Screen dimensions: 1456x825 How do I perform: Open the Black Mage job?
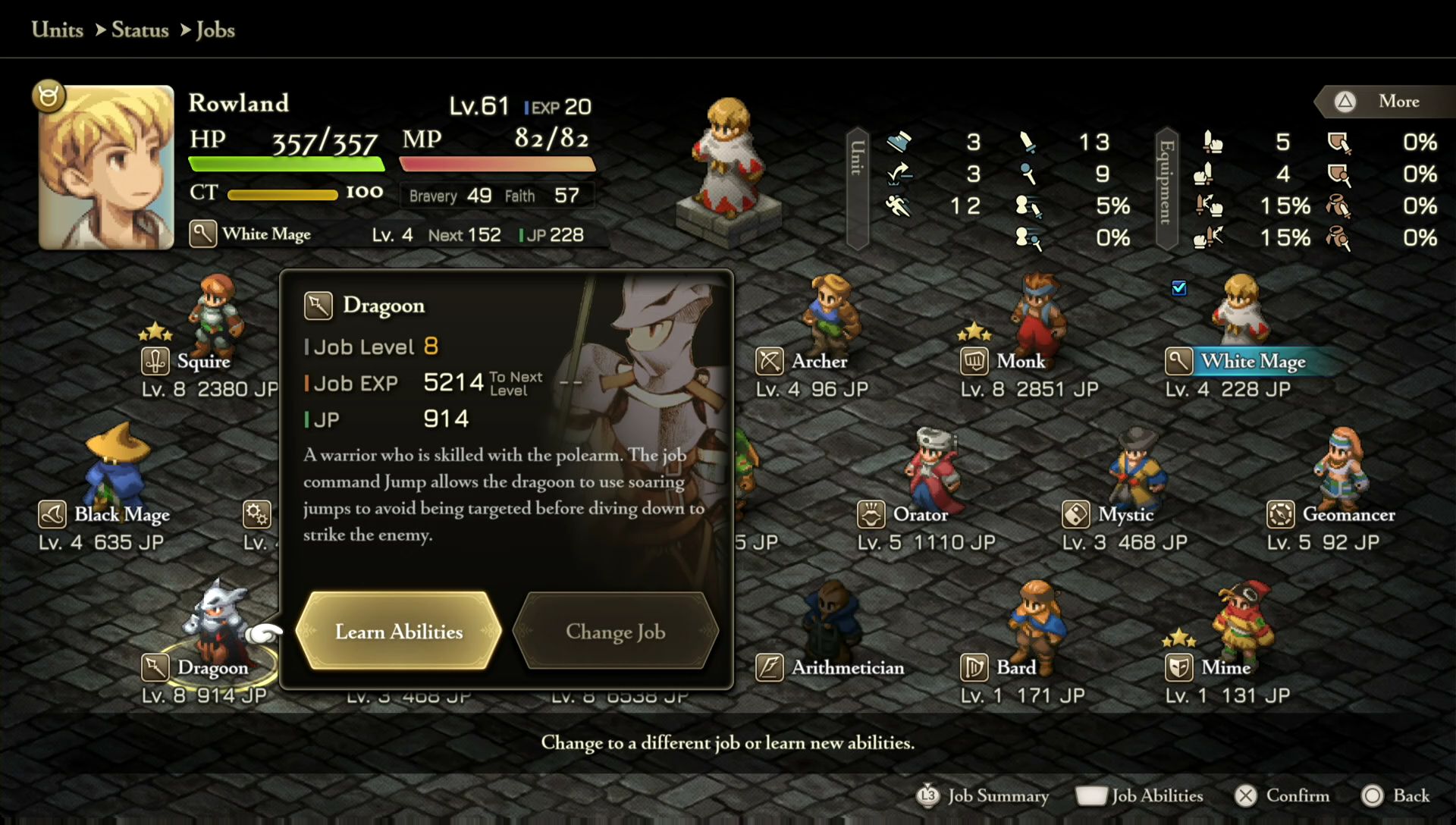121,514
